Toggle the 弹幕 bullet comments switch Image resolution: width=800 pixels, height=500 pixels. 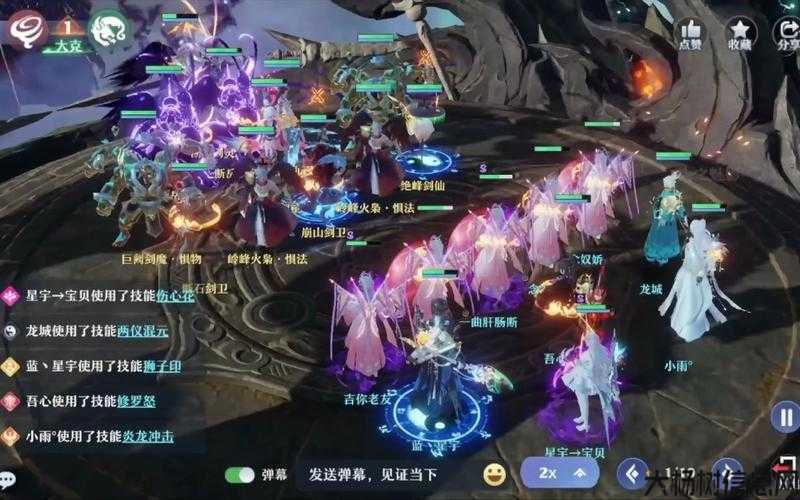pos(240,473)
